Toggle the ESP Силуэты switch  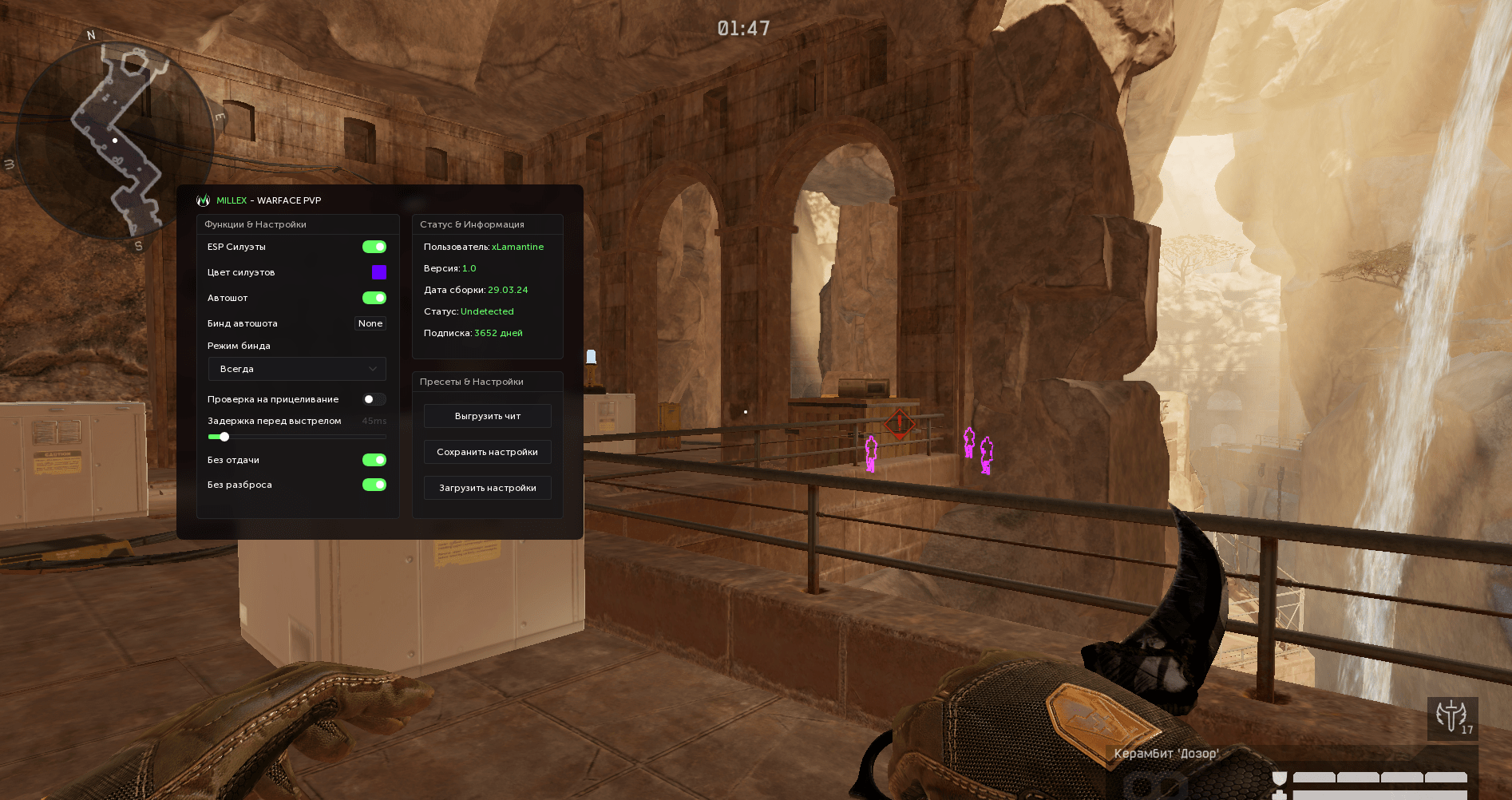[374, 247]
